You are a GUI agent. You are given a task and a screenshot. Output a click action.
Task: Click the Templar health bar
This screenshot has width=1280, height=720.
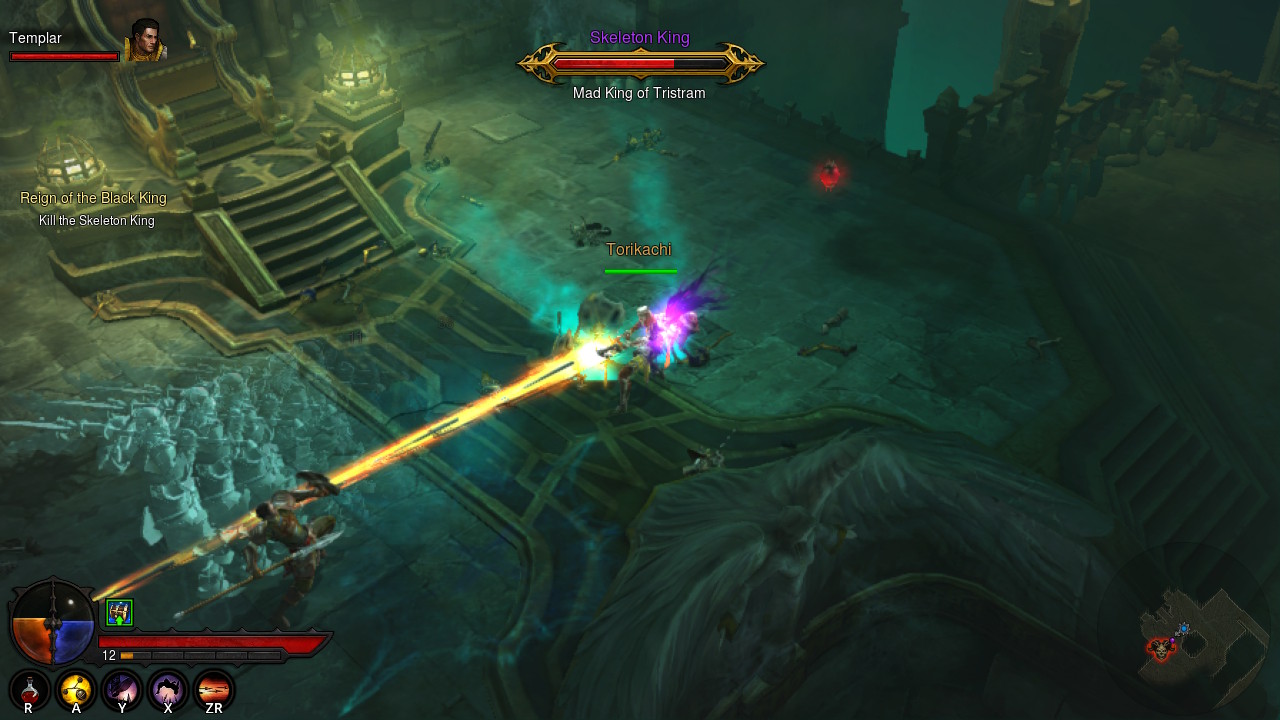[x=63, y=56]
